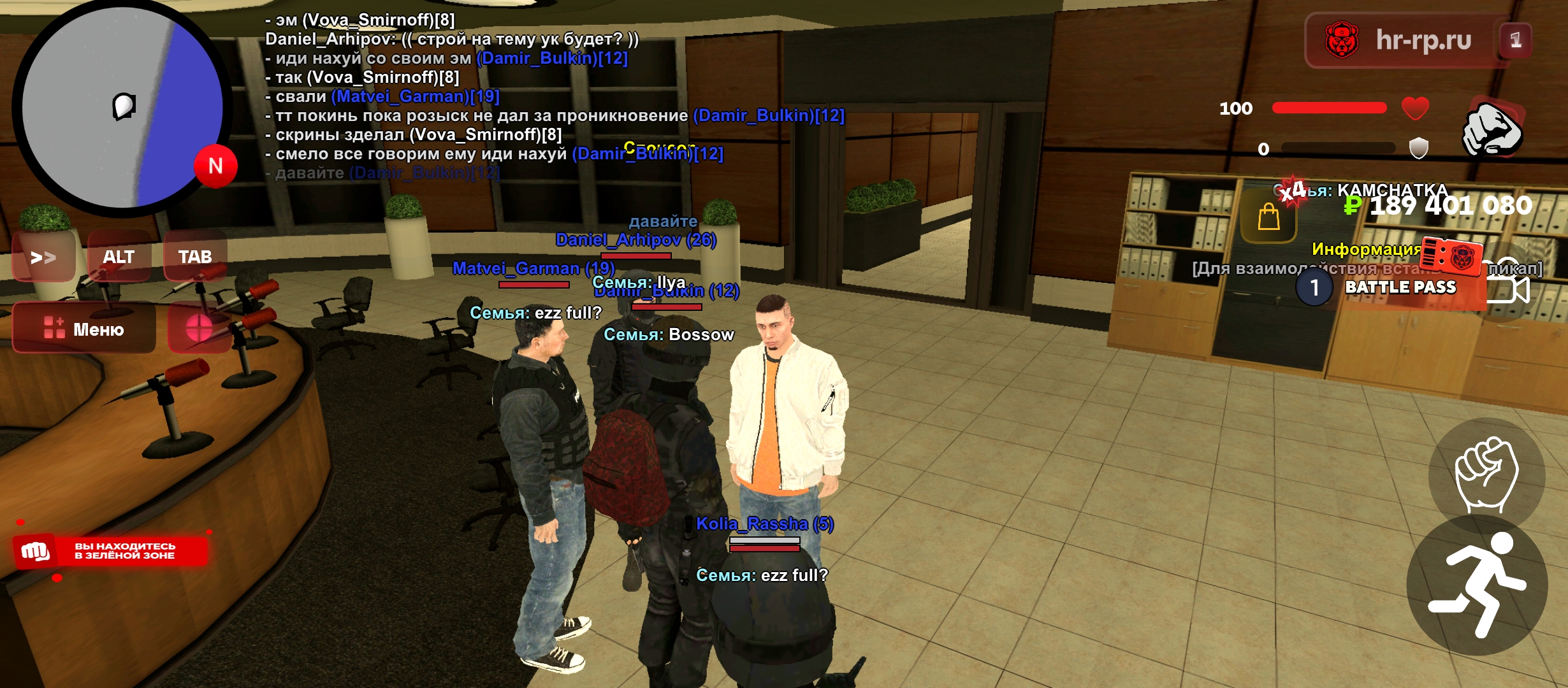Tap the TAB player list button

[195, 257]
